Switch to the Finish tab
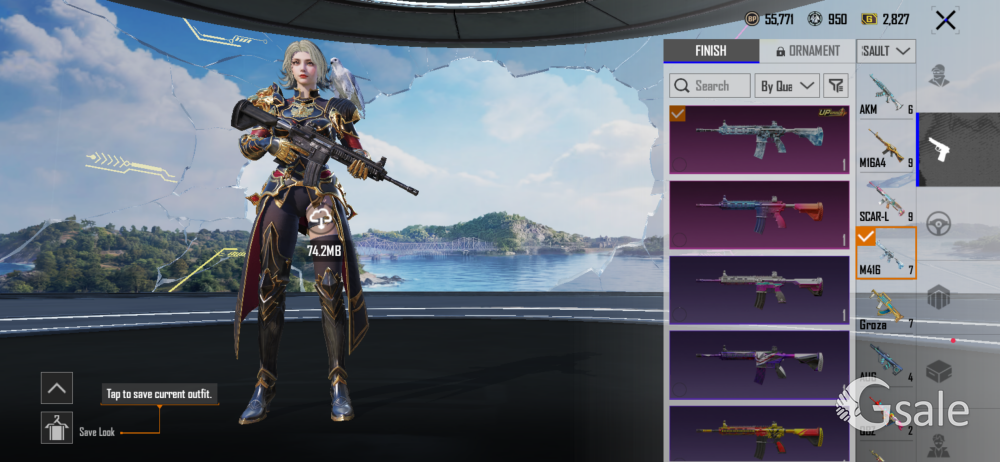Image resolution: width=1000 pixels, height=462 pixels. point(710,51)
